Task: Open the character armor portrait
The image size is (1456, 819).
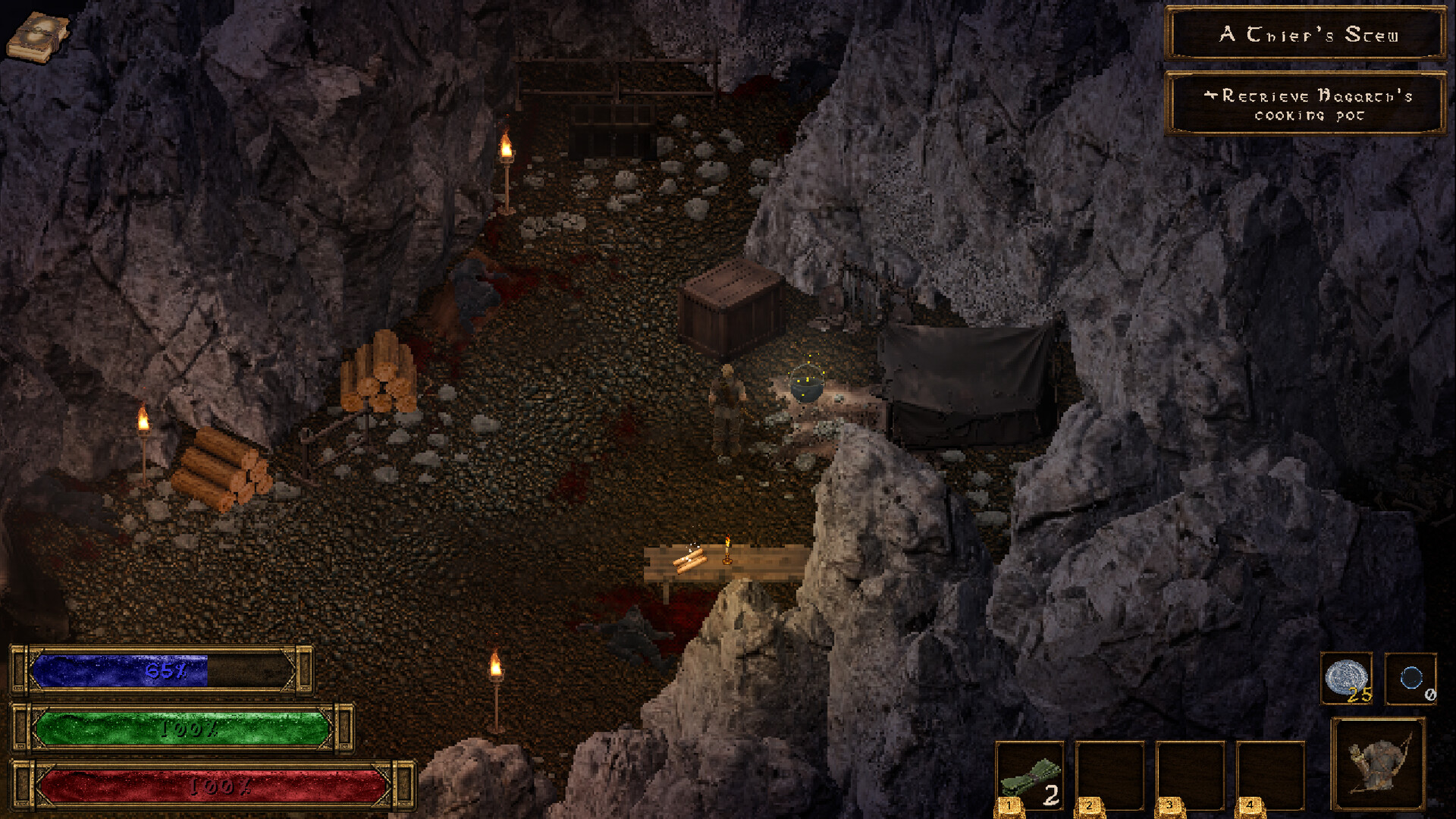Action: click(1378, 764)
